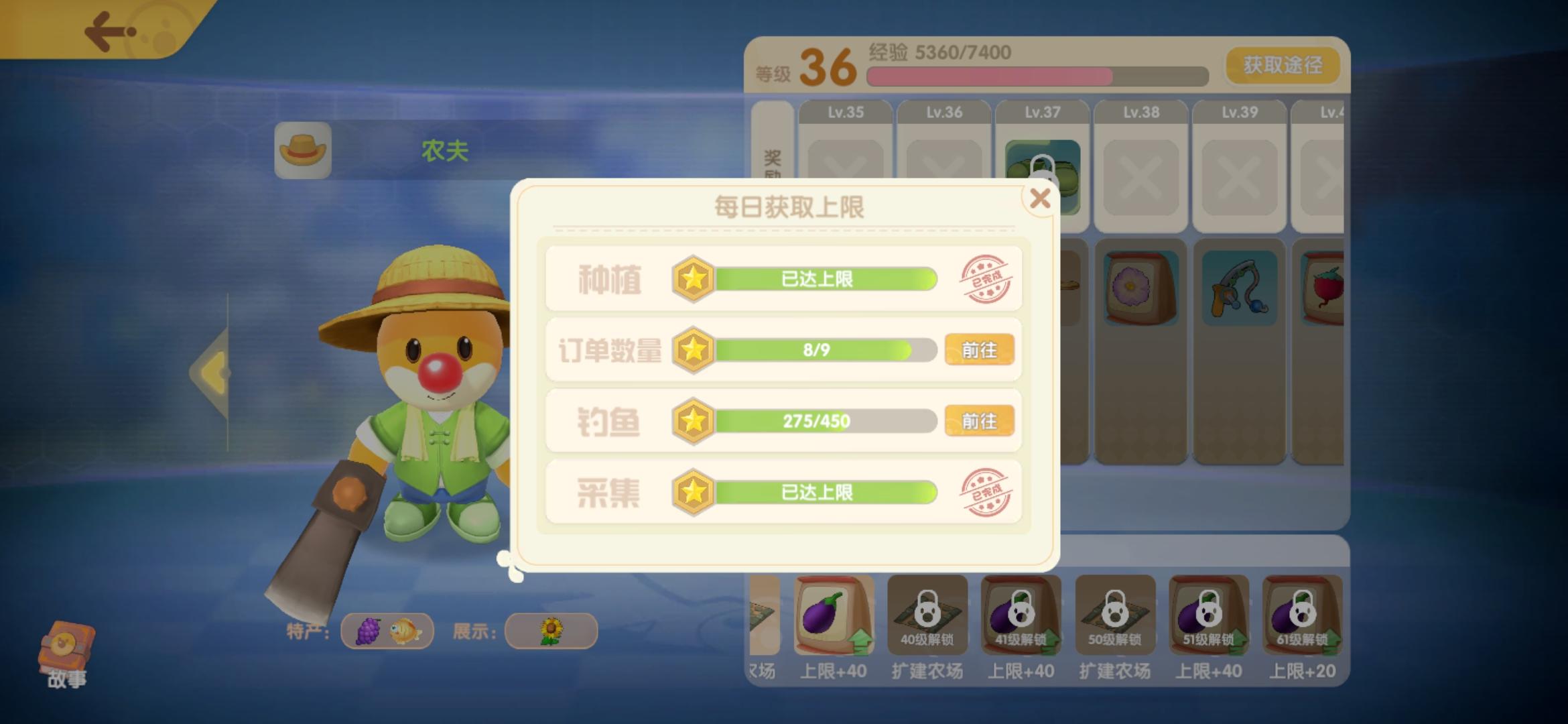Screen dimensions: 1568x724
Task: Close the 每日获取上限 dialog
Action: [1041, 199]
